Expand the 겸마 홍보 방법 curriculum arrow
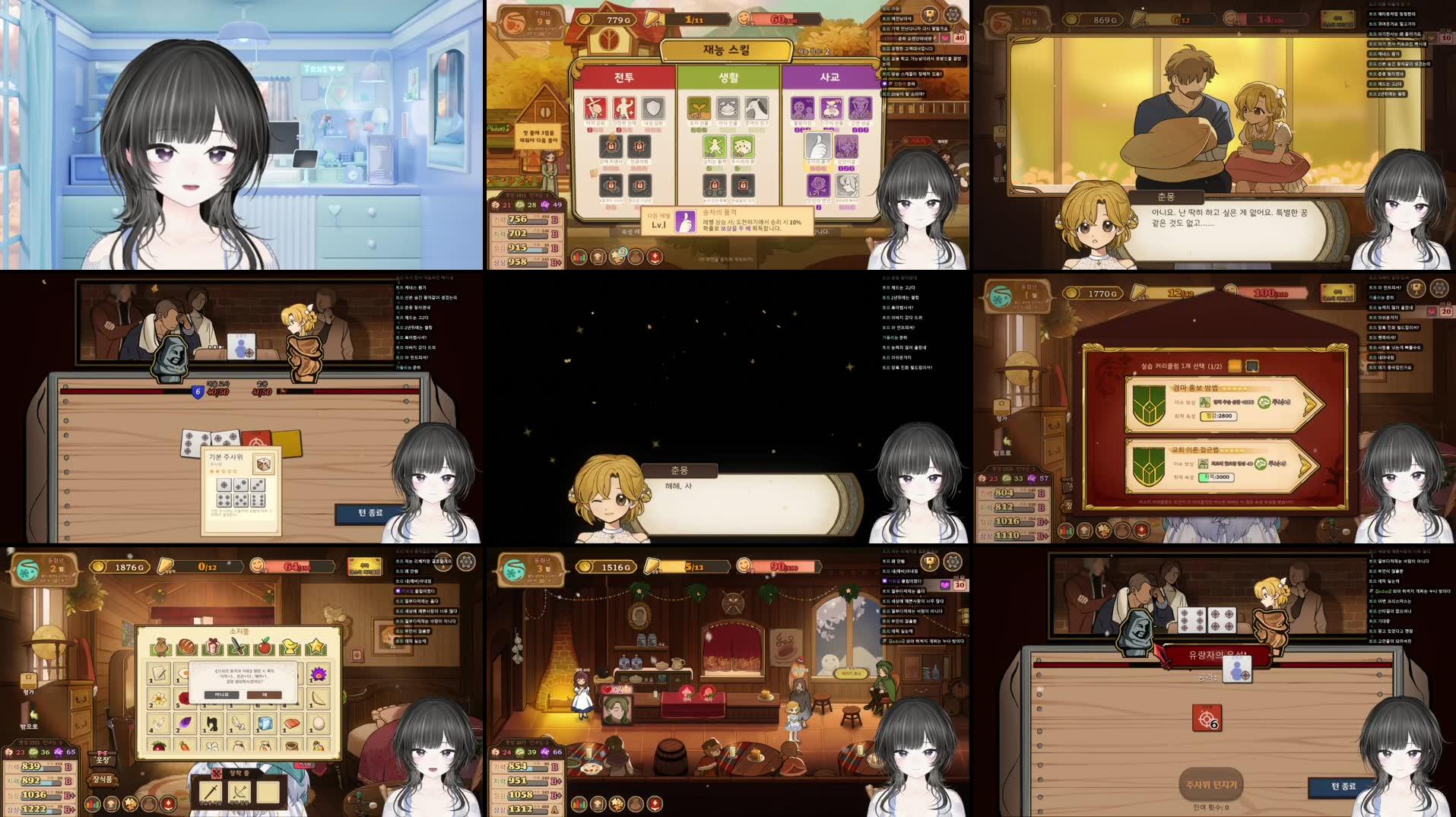This screenshot has height=817, width=1456. click(1308, 404)
